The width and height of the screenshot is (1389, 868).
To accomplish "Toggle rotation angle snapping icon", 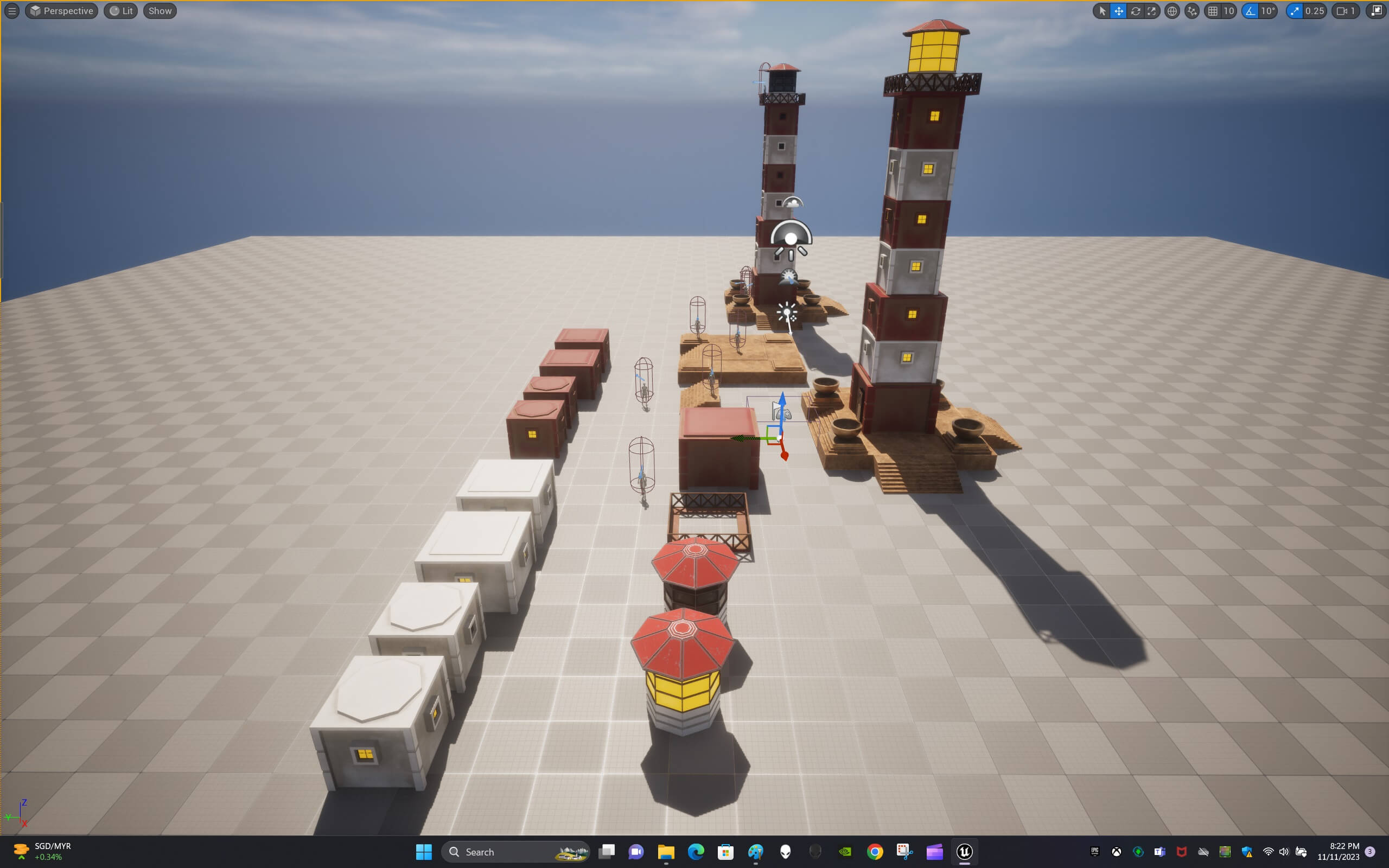I will tap(1250, 11).
